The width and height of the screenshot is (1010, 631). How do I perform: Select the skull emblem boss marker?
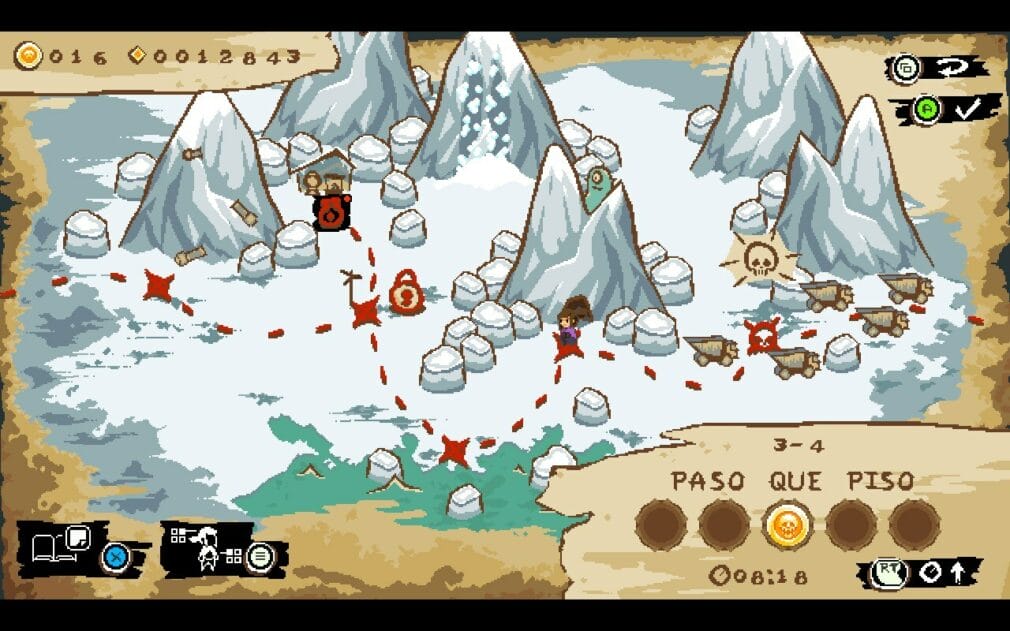click(x=759, y=260)
